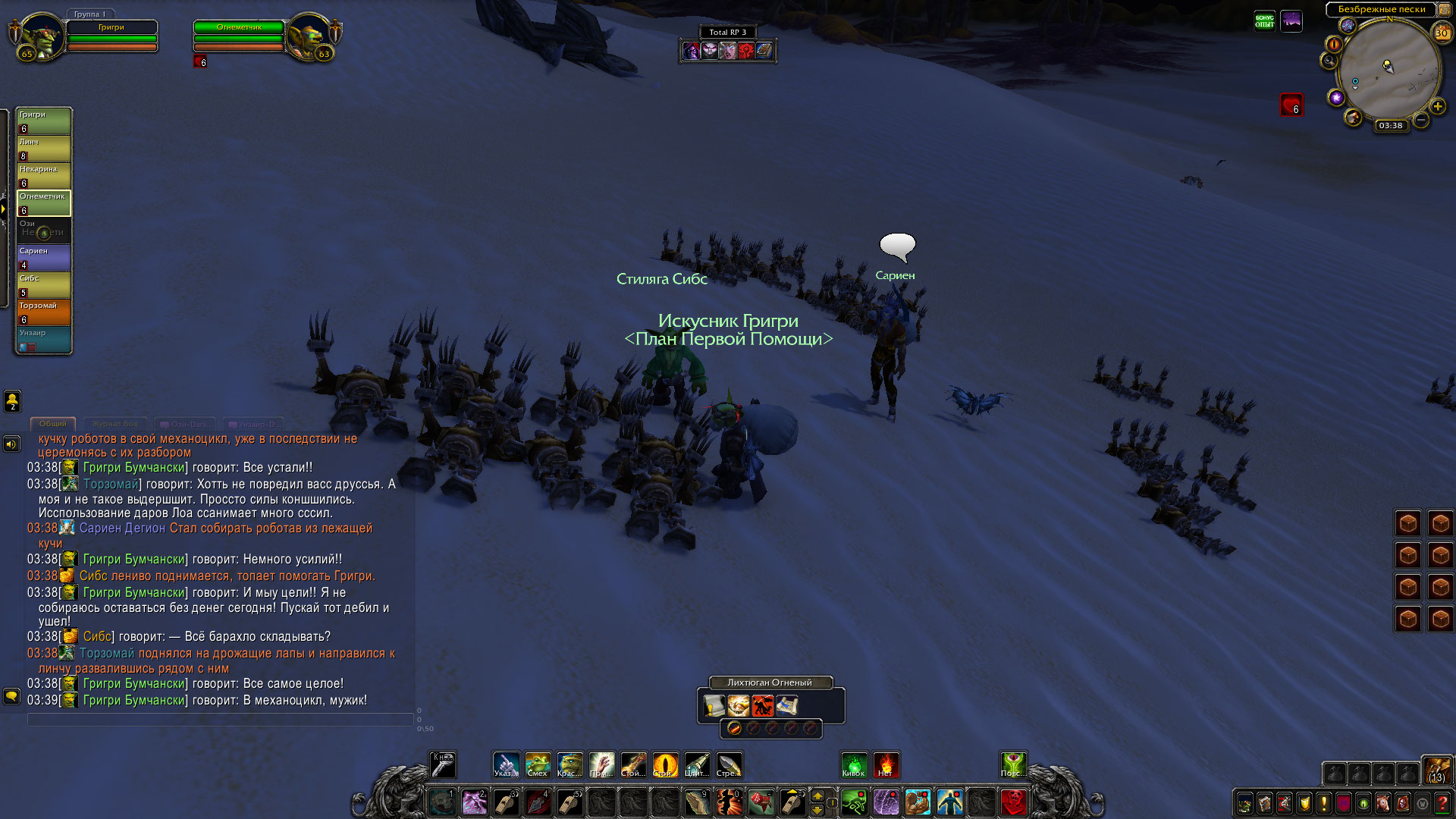Switch to the Общий chat tab
Screen dimensions: 1456x819
(53, 424)
